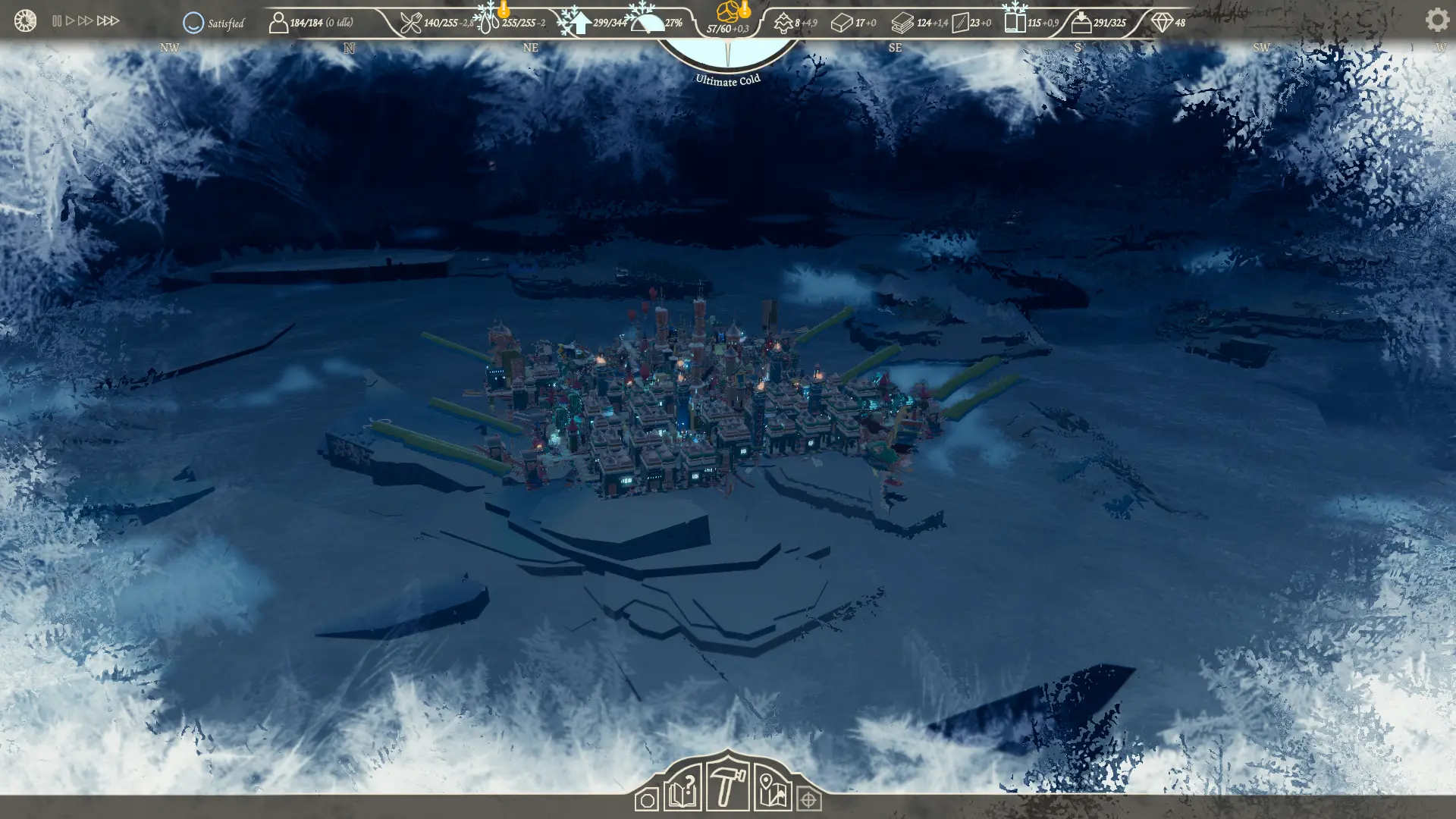This screenshot has height=819, width=1456.
Task: Select the stacked planks resource icon
Action: 902,24
